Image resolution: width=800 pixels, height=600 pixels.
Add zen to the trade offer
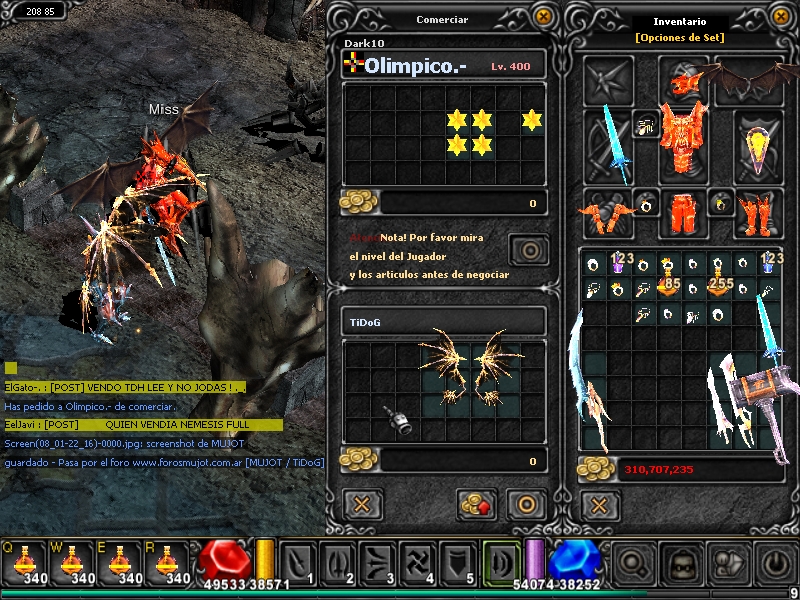coord(477,504)
